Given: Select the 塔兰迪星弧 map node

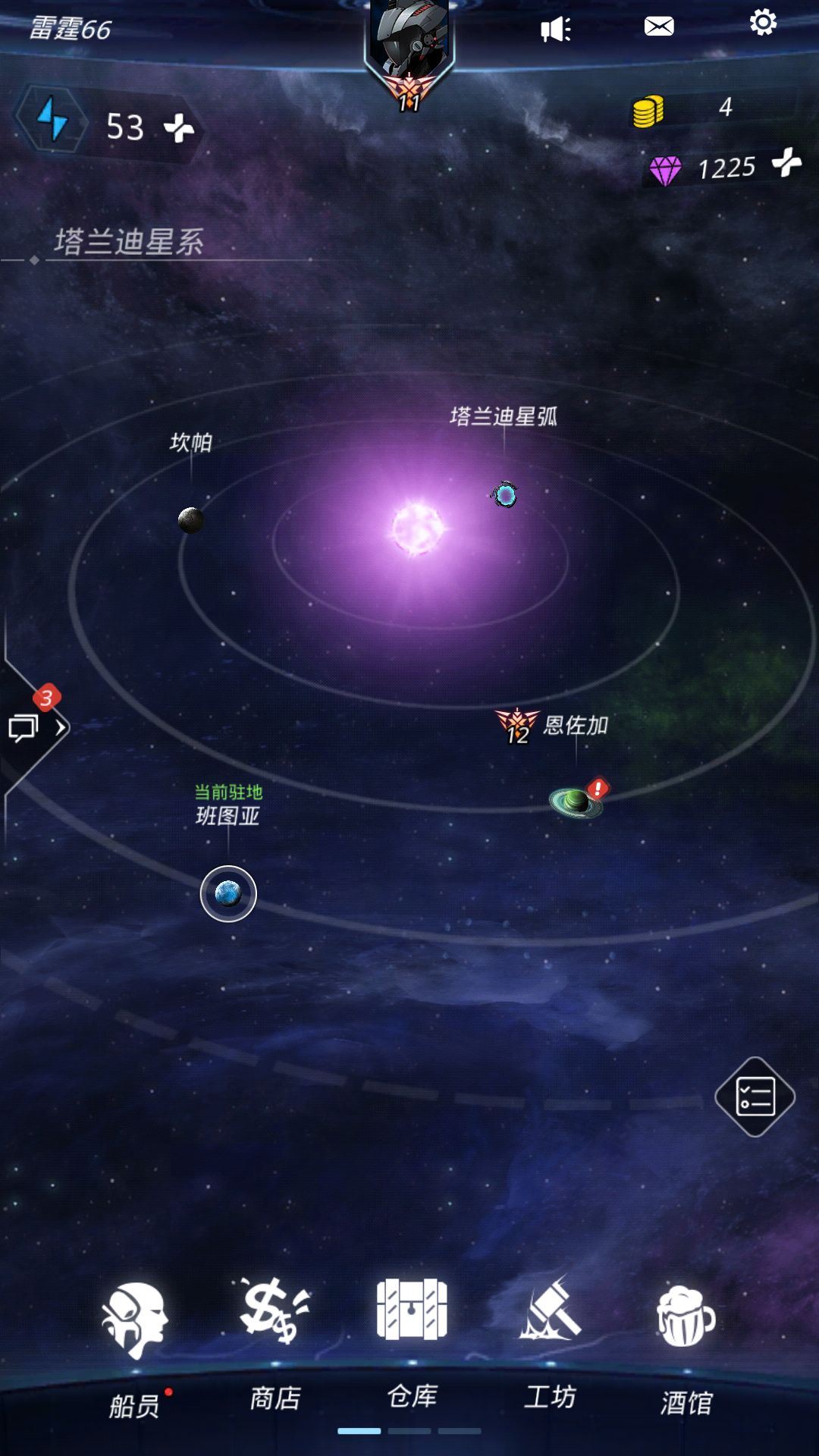Looking at the screenshot, I should 505,495.
